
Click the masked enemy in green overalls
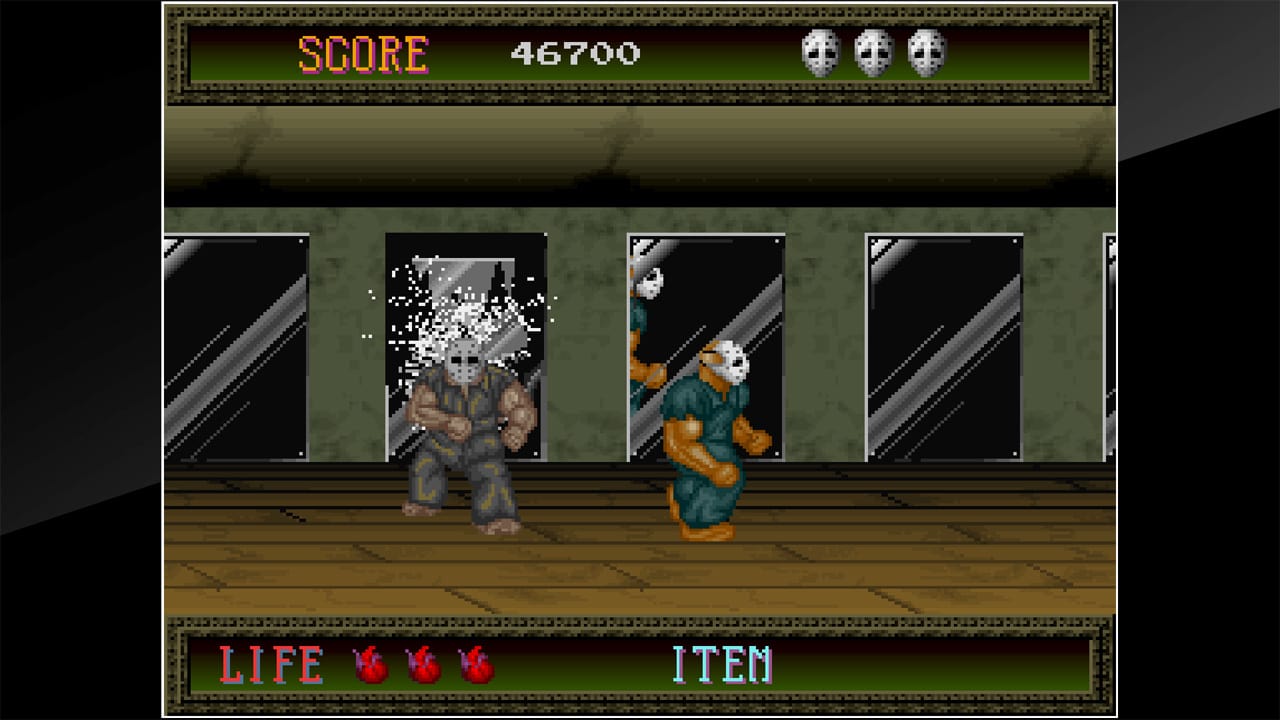point(710,430)
